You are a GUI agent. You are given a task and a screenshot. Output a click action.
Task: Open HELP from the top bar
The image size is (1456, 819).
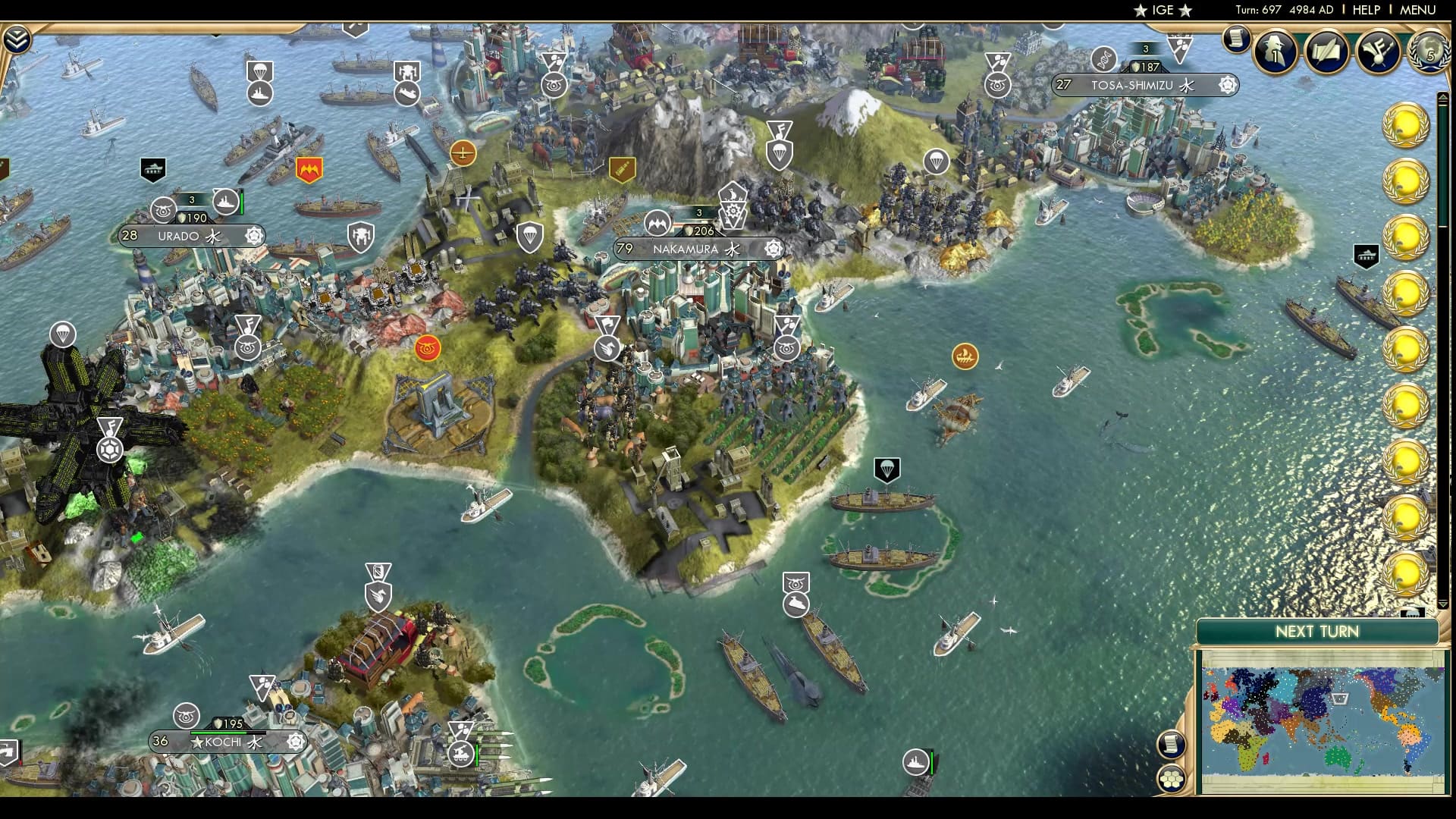point(1368,11)
